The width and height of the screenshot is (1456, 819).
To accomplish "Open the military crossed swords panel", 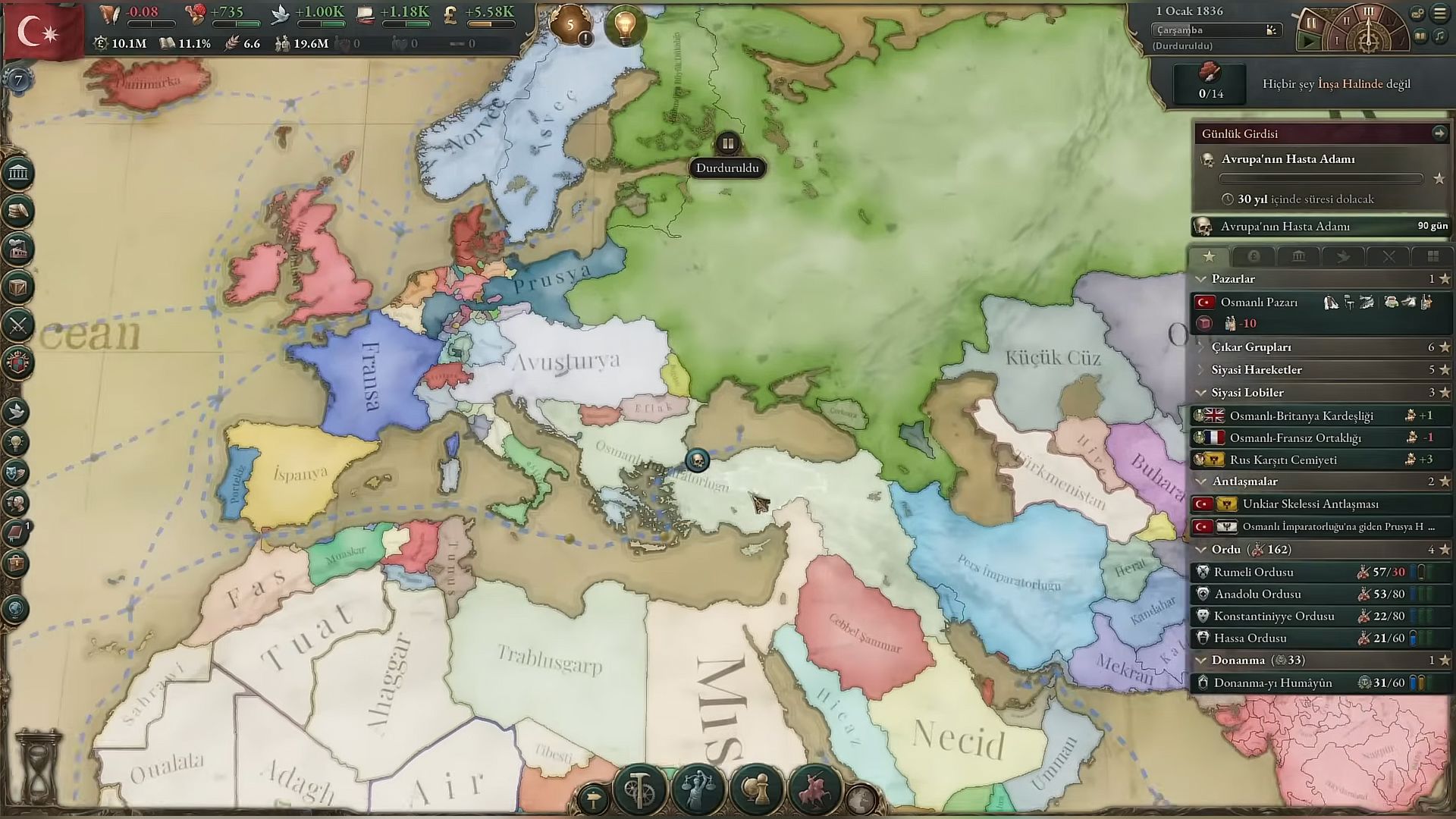I will 18,325.
